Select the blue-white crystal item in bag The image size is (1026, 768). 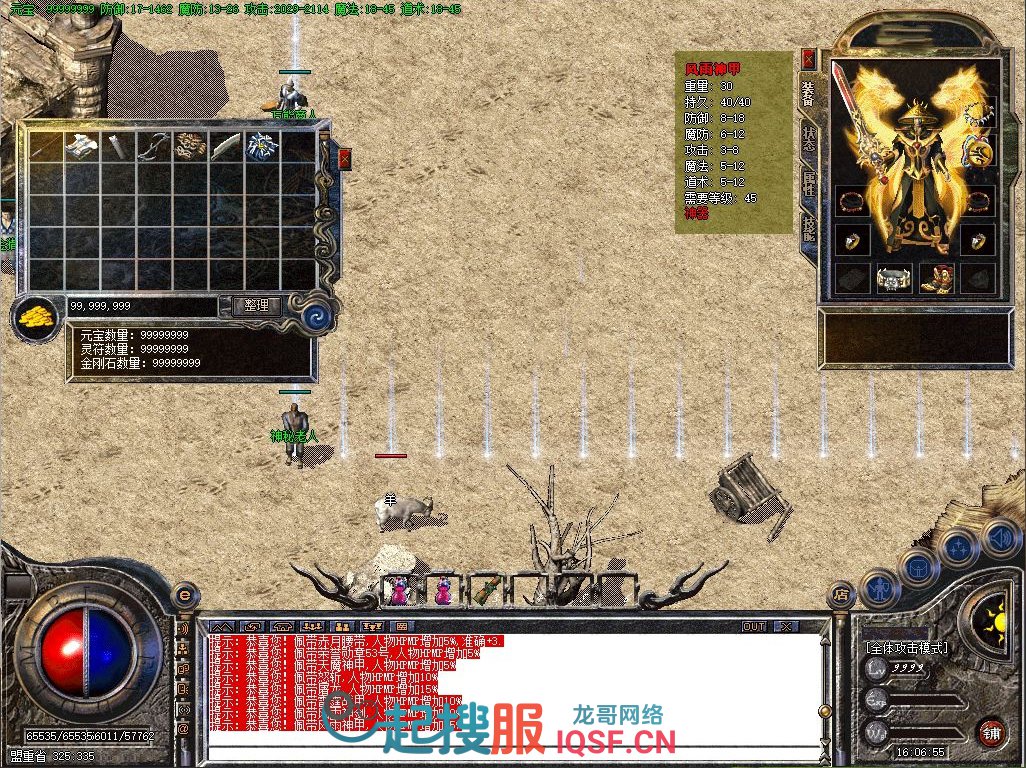pos(261,146)
